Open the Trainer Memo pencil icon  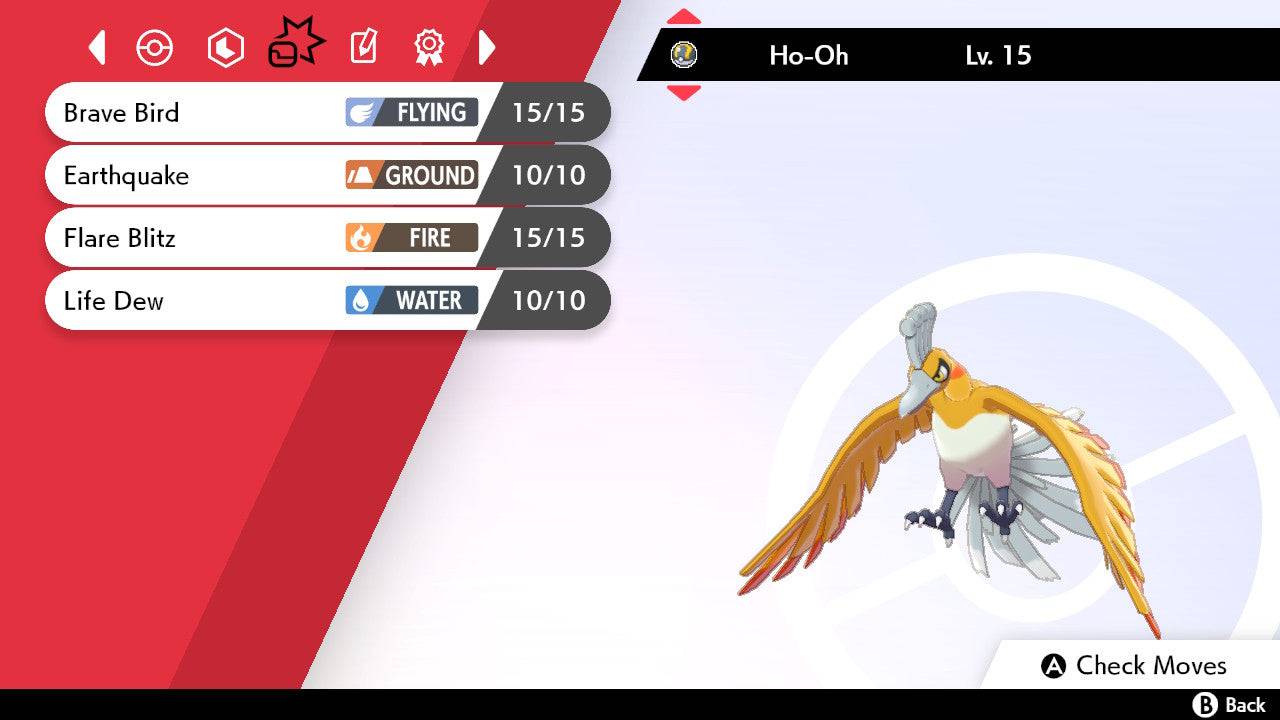click(362, 46)
